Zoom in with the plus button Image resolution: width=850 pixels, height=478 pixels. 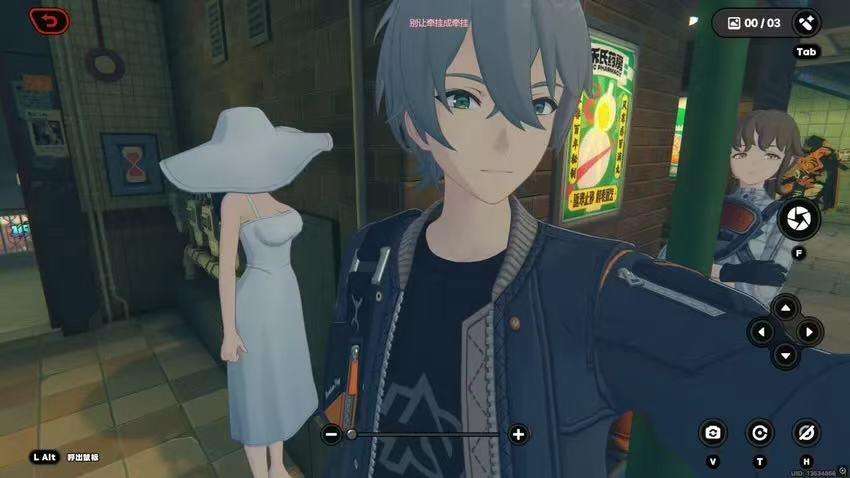pyautogui.click(x=518, y=434)
